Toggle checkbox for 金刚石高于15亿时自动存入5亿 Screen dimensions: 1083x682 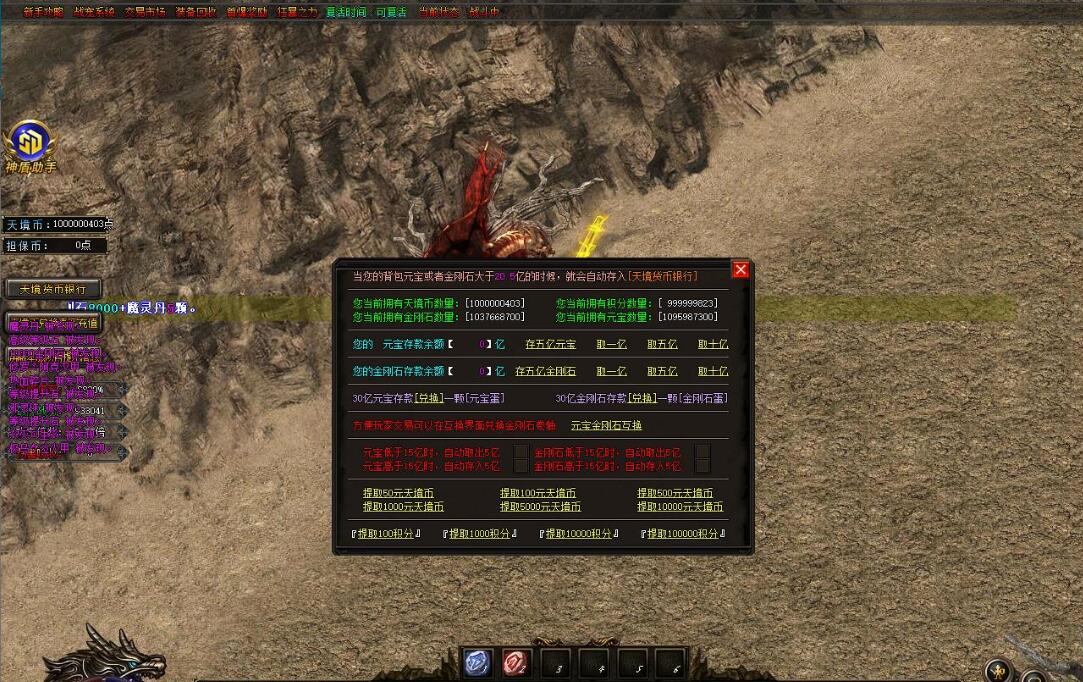tap(702, 466)
